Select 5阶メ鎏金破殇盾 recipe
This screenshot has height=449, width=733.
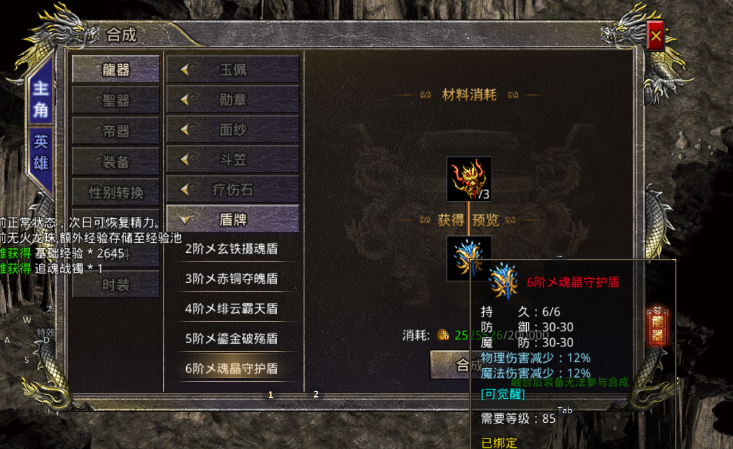tap(231, 338)
